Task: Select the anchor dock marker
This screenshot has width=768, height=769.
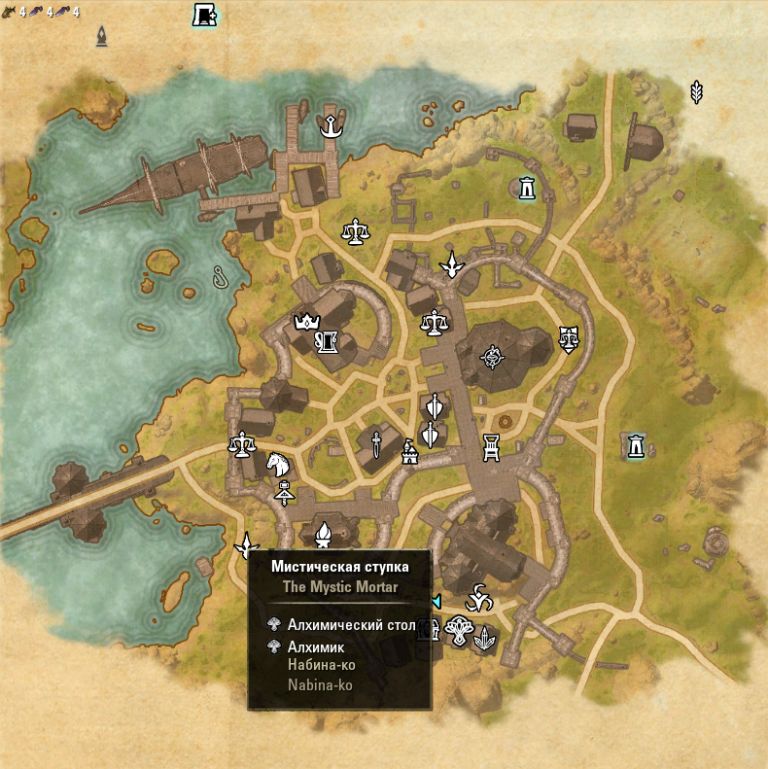Action: click(x=327, y=126)
